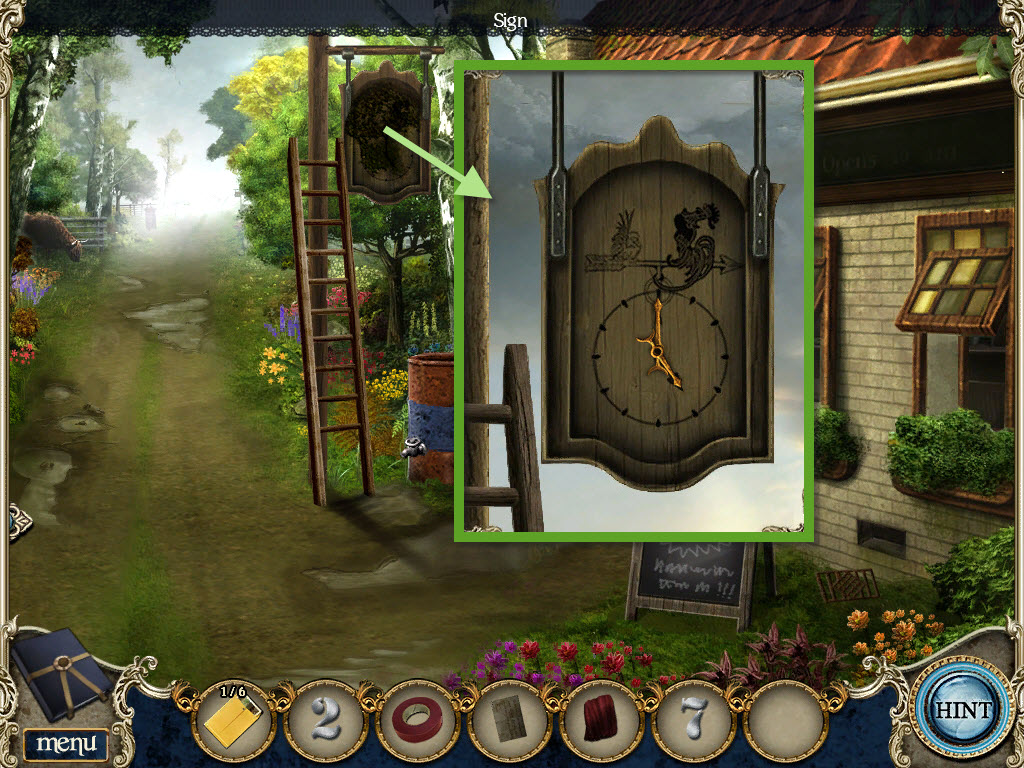Open the menu button
Viewport: 1024px width, 768px height.
(66, 743)
